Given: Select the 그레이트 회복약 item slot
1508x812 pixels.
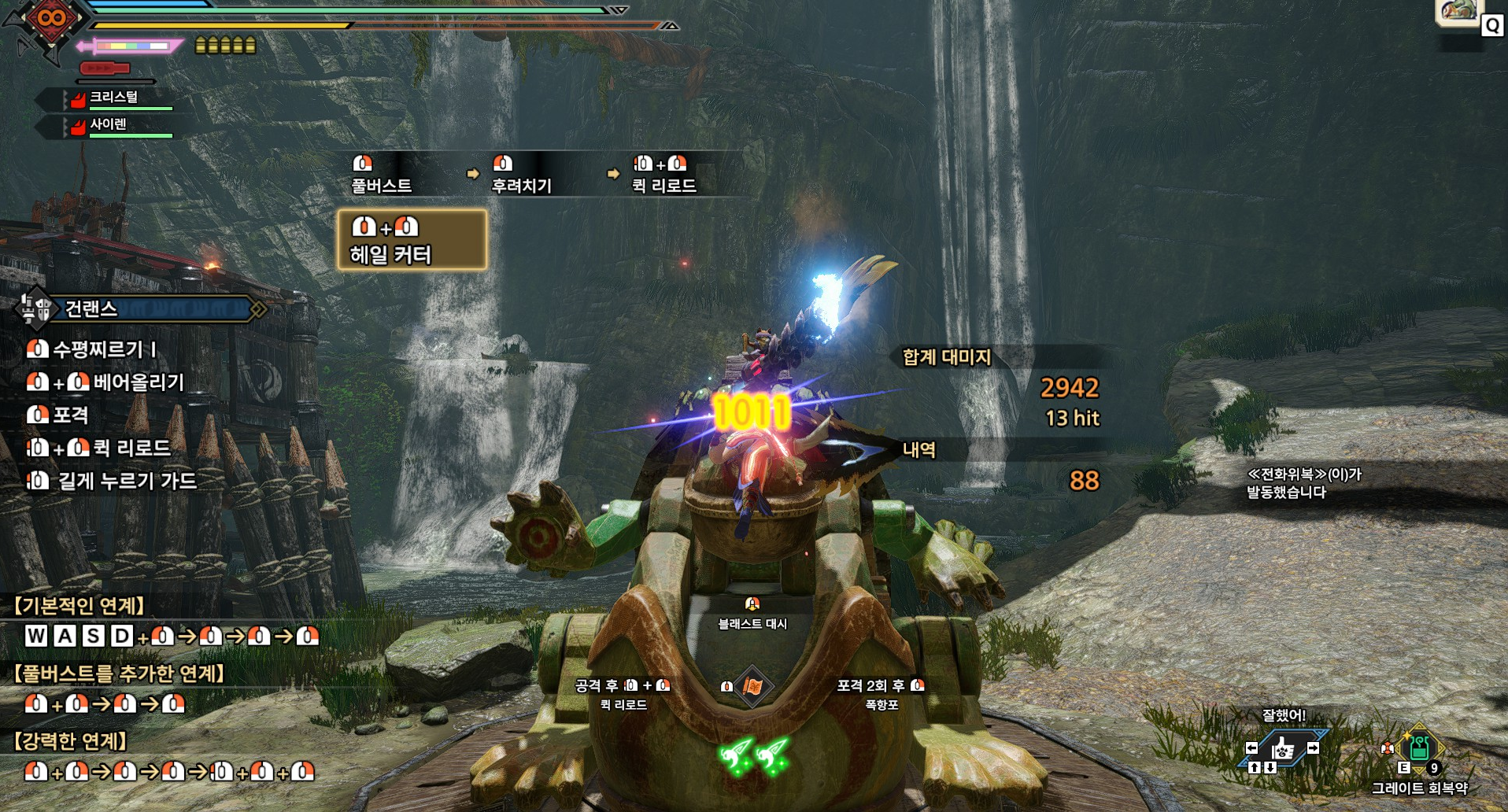Looking at the screenshot, I should click(x=1419, y=747).
